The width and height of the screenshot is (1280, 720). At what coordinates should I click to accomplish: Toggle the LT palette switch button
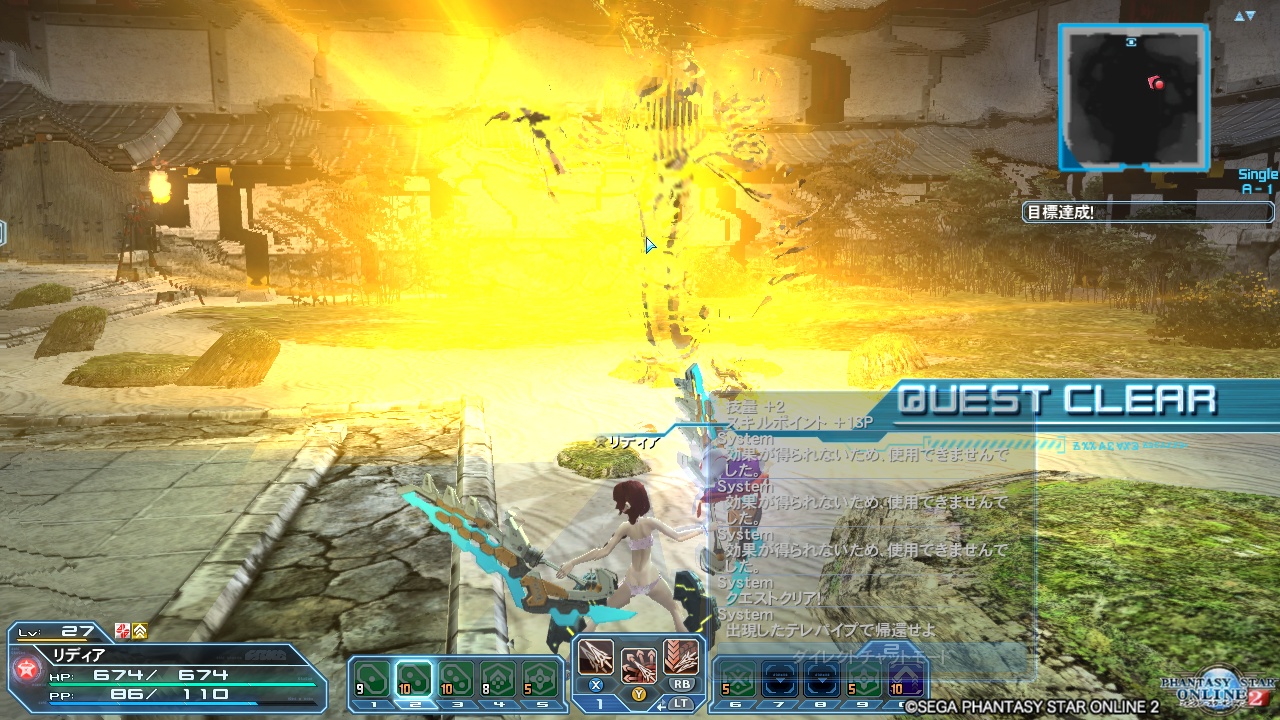pyautogui.click(x=681, y=703)
